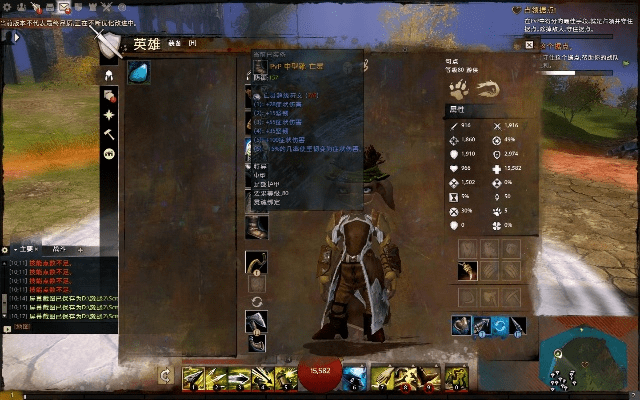Click the weapon swap arrows in hero panel
The height and width of the screenshot is (400, 640).
pos(257,301)
